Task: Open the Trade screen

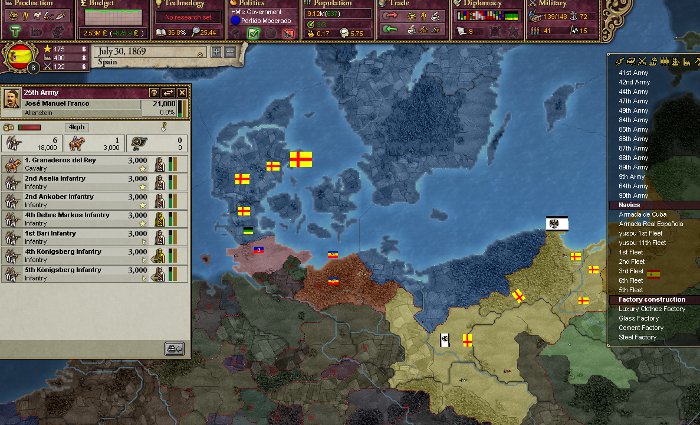Action: tap(410, 5)
